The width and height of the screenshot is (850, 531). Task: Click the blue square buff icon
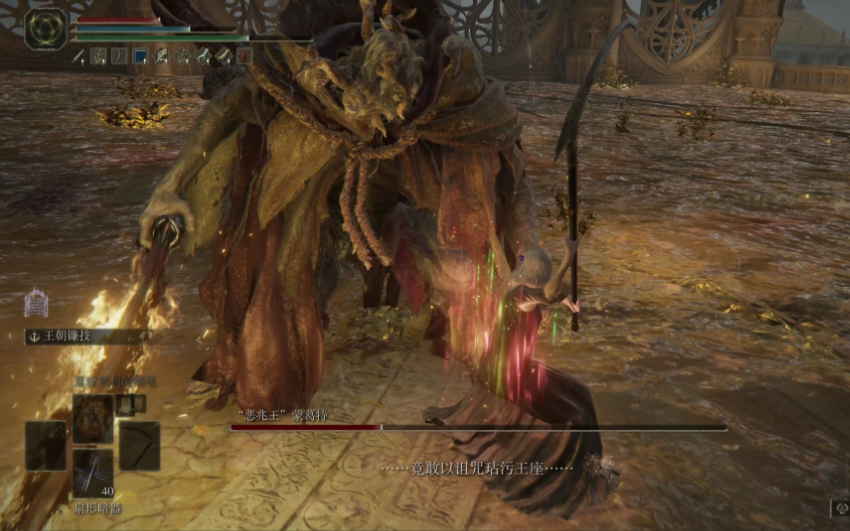140,56
